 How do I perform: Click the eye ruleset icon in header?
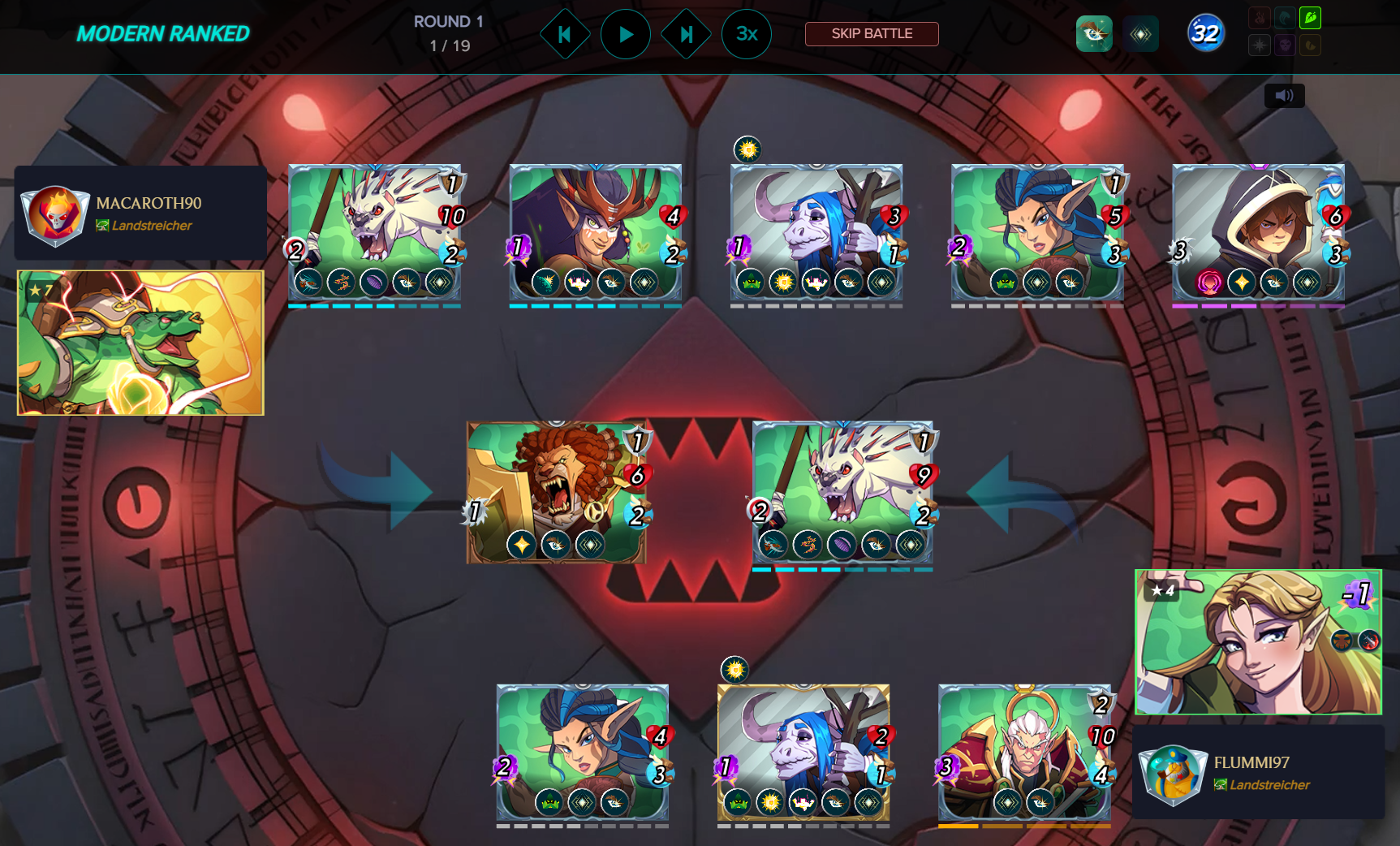point(1094,34)
